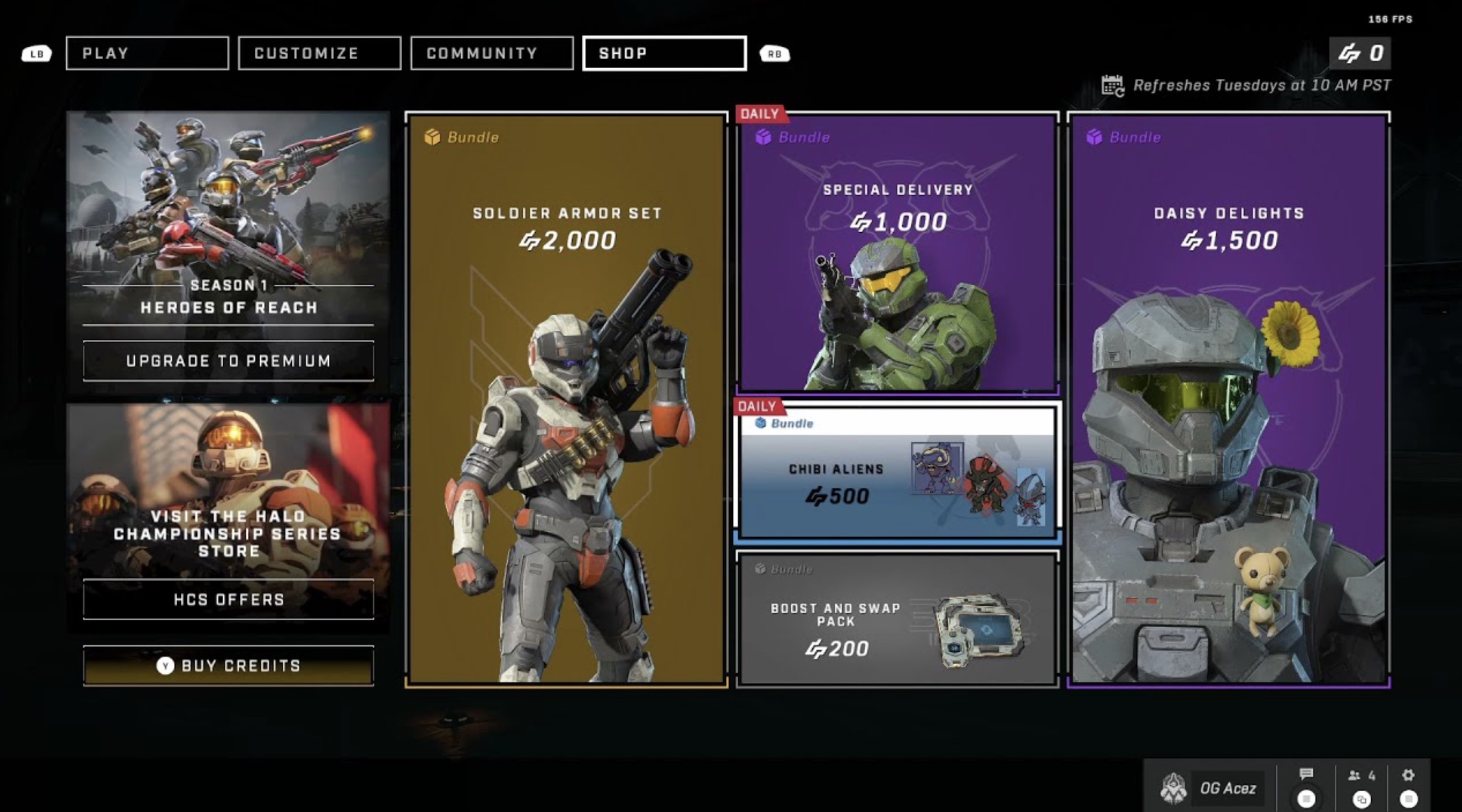Go to the Community tab
This screenshot has height=812, width=1462.
point(492,53)
